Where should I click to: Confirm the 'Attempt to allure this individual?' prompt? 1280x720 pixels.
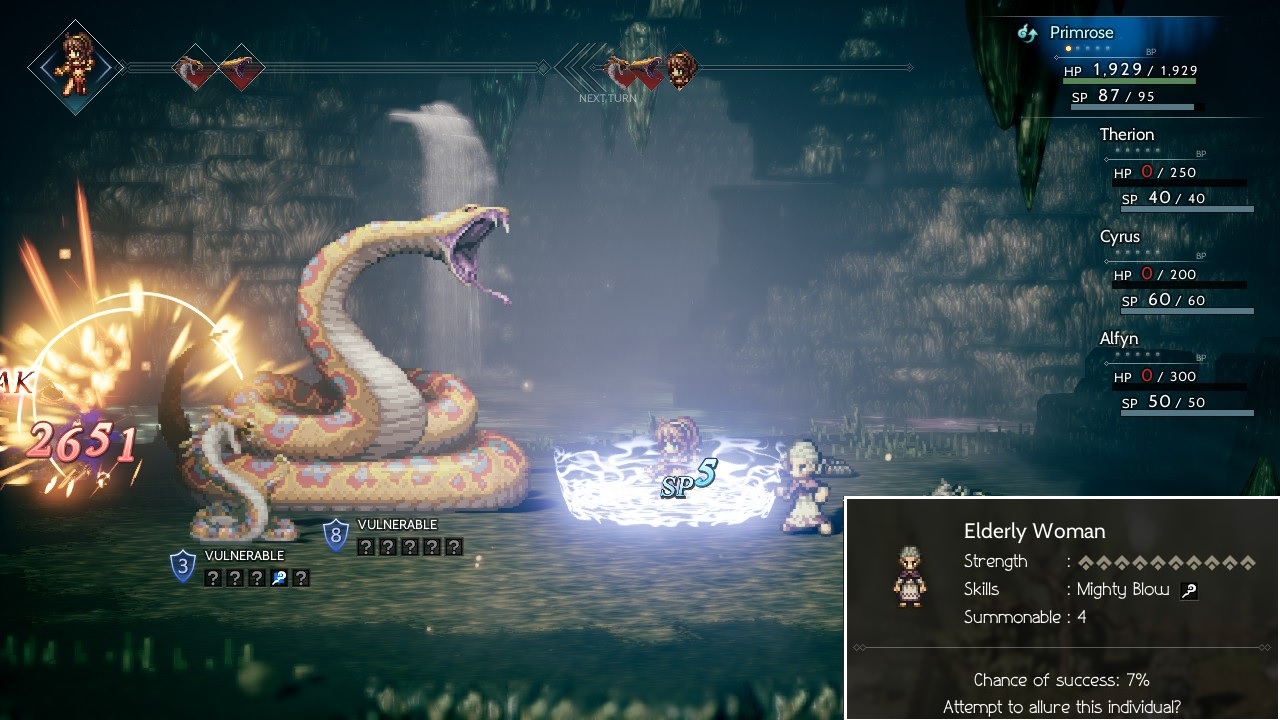point(1061,707)
